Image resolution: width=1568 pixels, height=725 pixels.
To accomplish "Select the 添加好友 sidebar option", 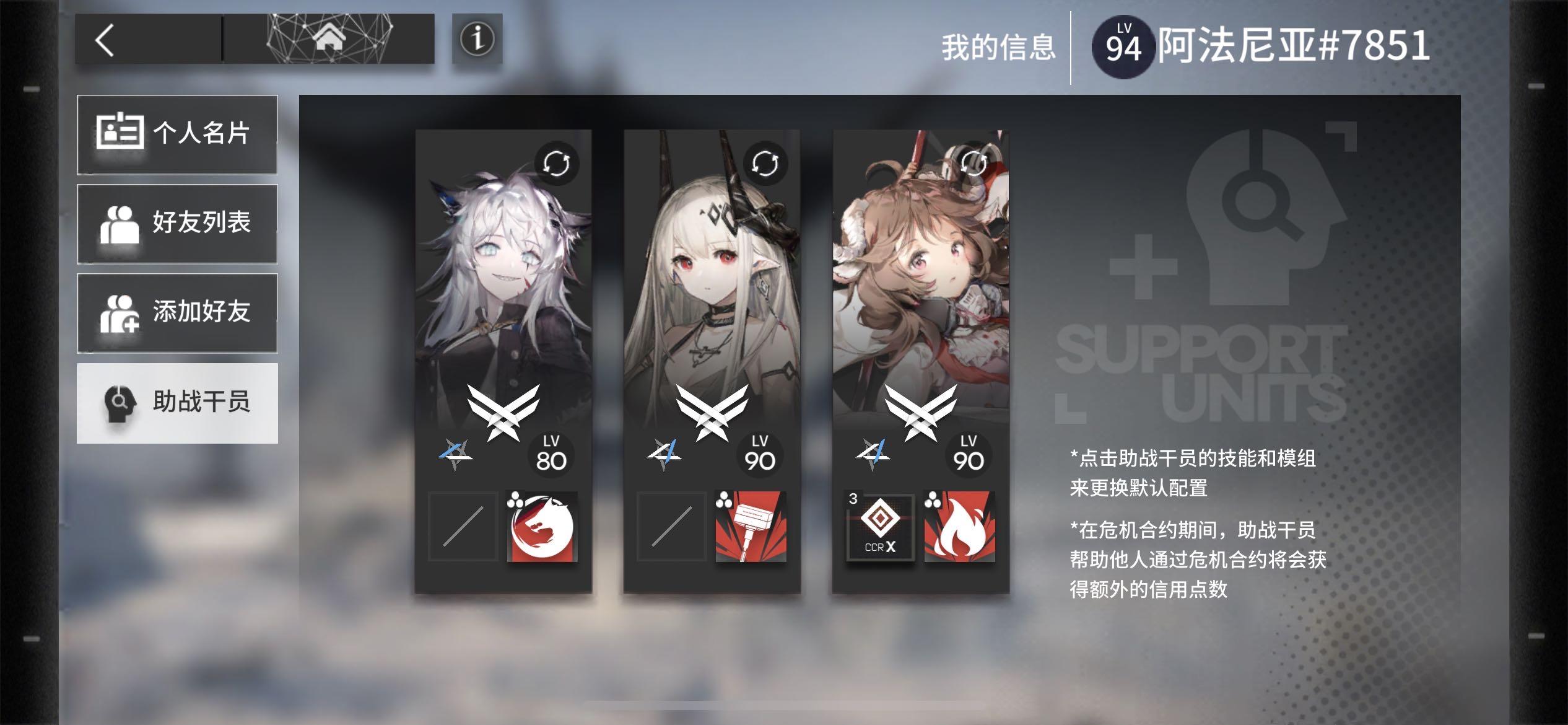I will click(176, 313).
